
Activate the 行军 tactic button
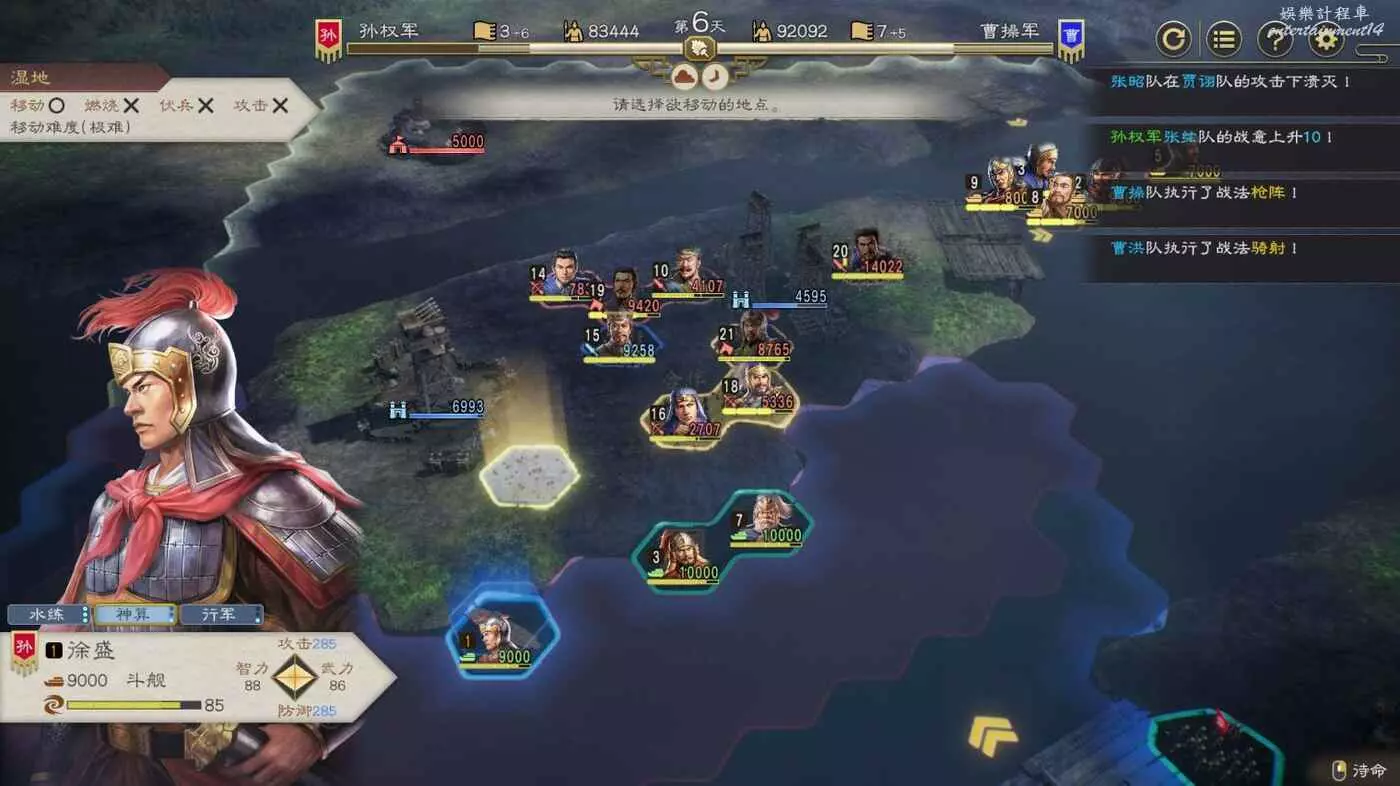221,614
